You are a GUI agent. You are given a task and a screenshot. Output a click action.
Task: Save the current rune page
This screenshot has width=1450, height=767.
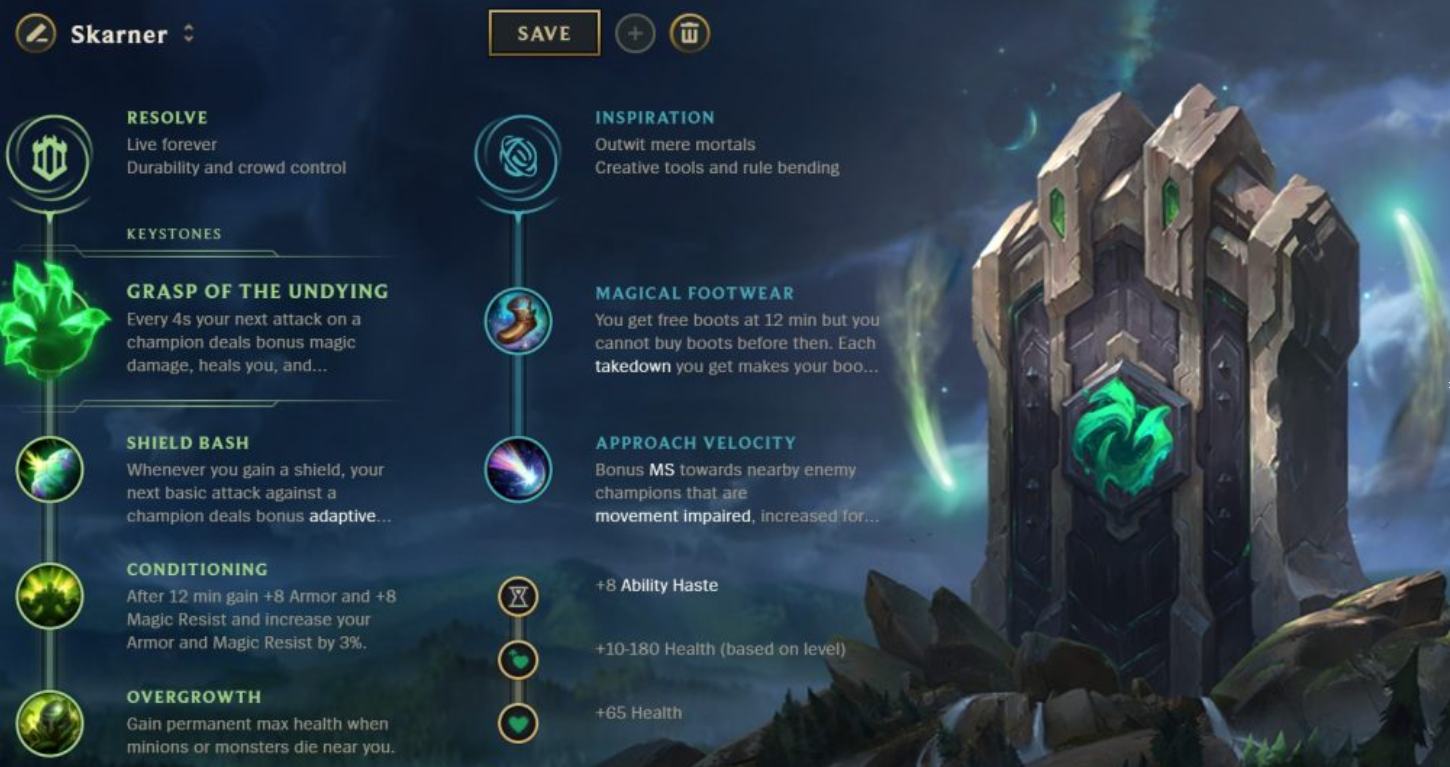(x=543, y=32)
